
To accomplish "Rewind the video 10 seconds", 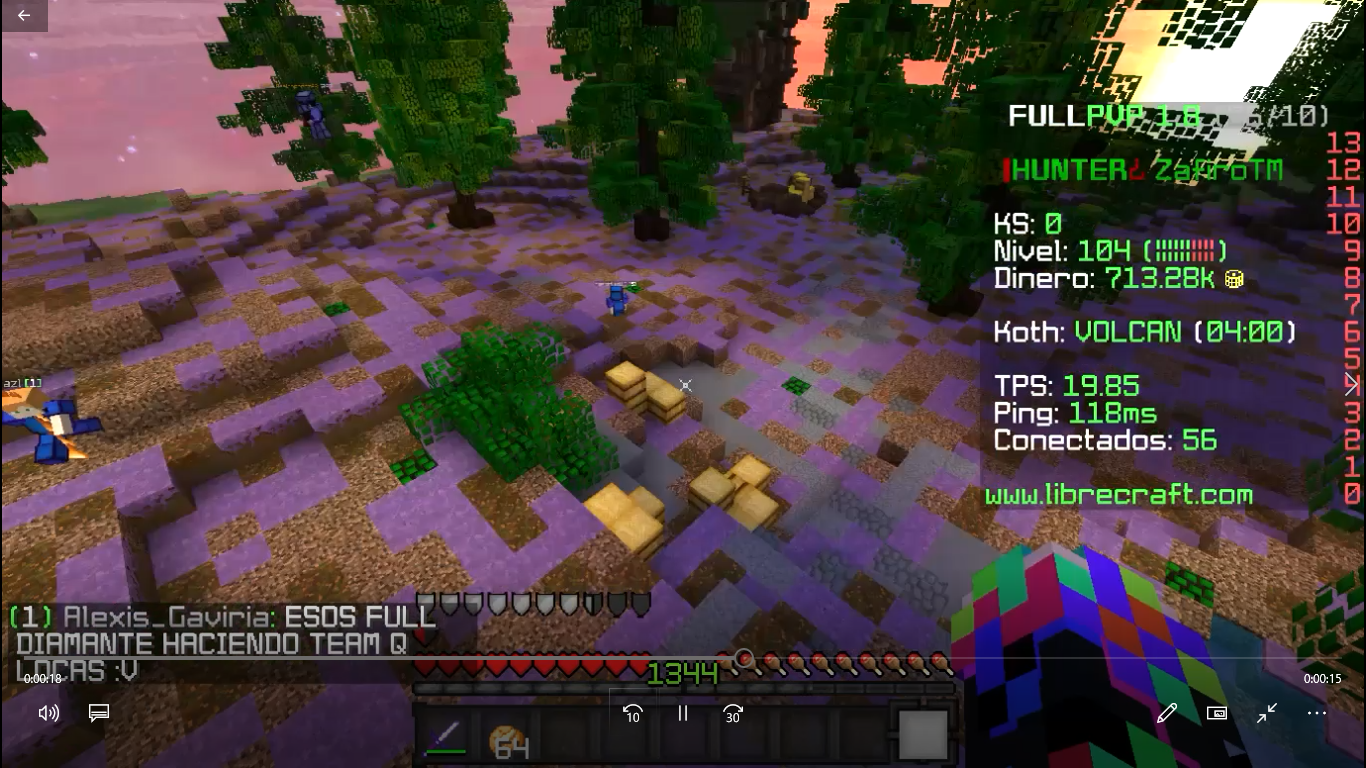I will (632, 713).
